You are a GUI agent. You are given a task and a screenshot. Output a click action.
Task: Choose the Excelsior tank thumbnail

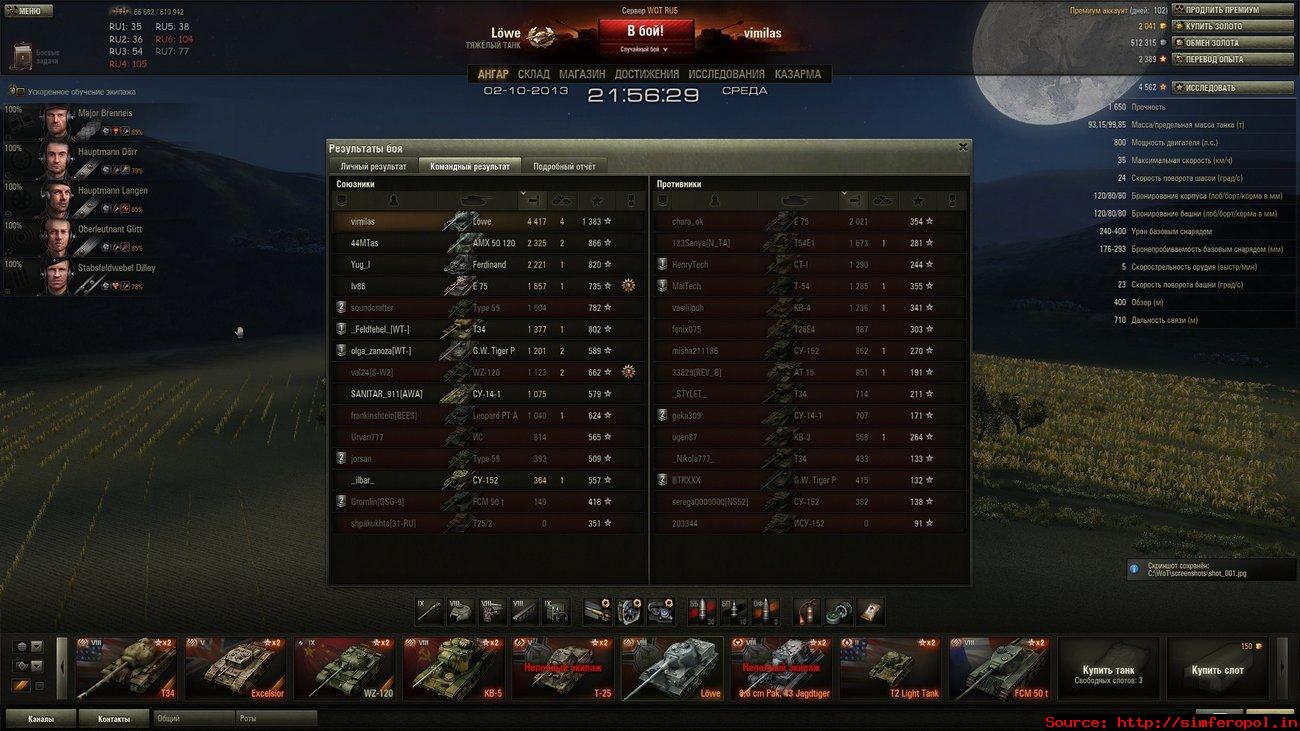(235, 669)
